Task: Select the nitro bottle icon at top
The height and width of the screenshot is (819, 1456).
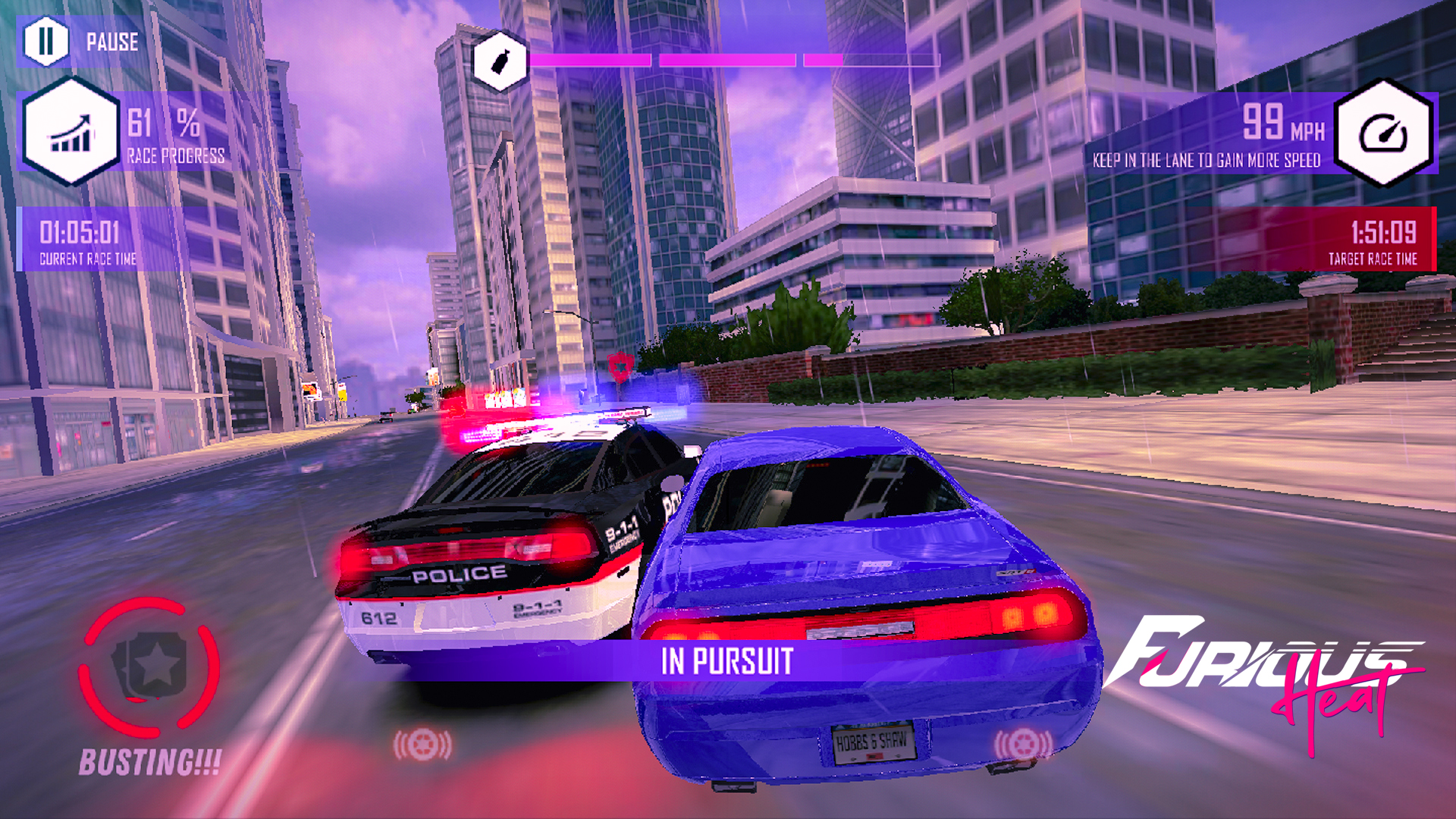Action: pos(499,61)
